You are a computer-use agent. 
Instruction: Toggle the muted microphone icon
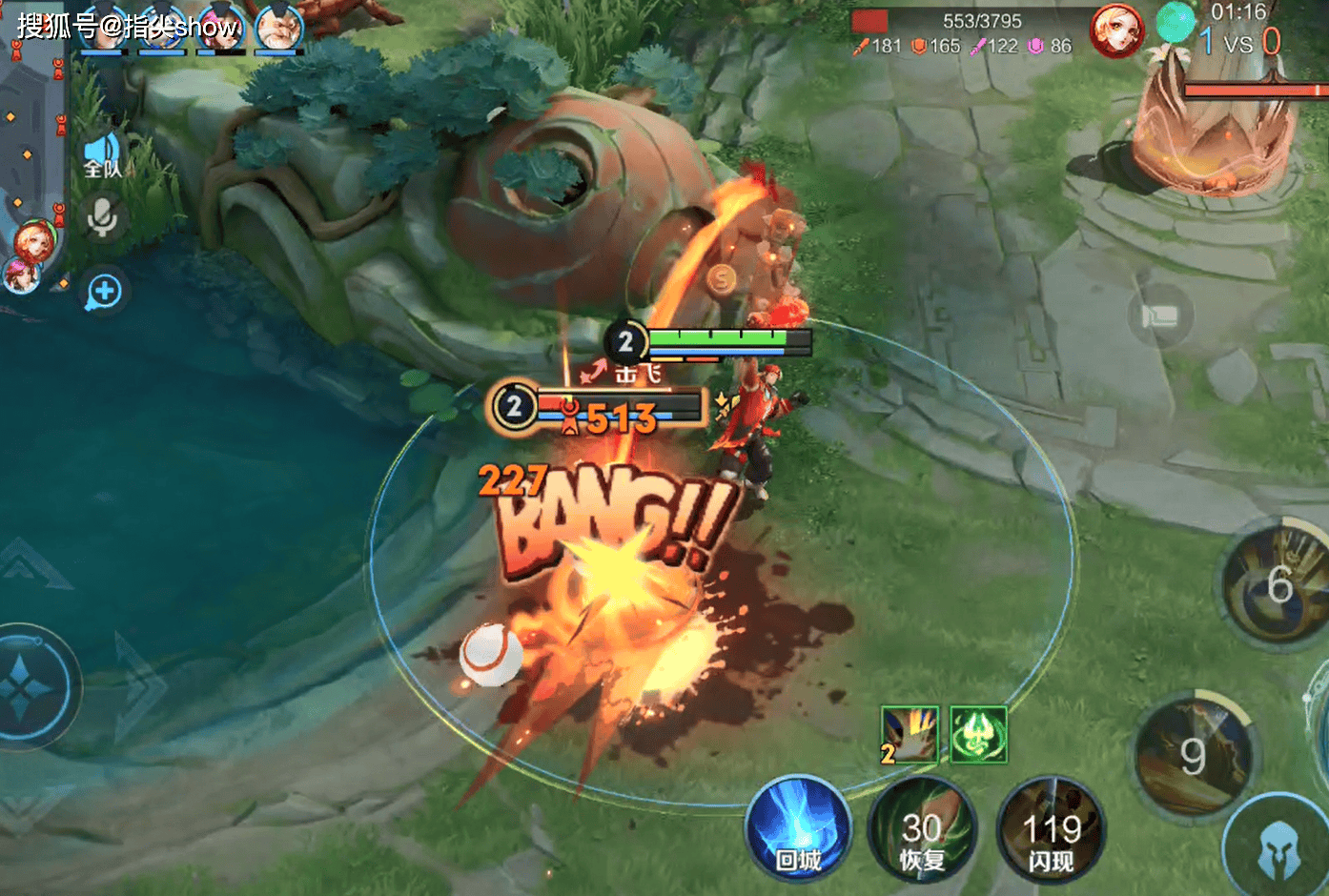pyautogui.click(x=102, y=219)
